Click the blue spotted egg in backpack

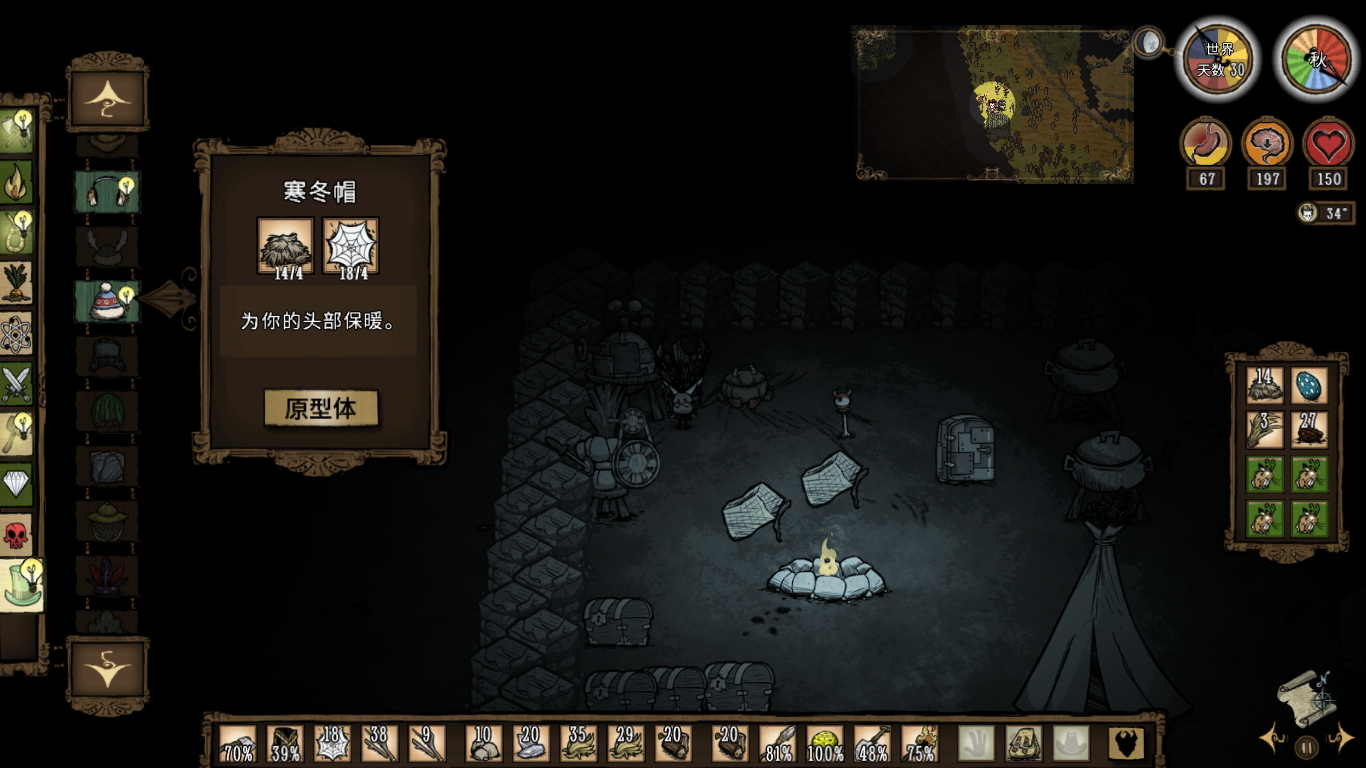(x=1310, y=385)
